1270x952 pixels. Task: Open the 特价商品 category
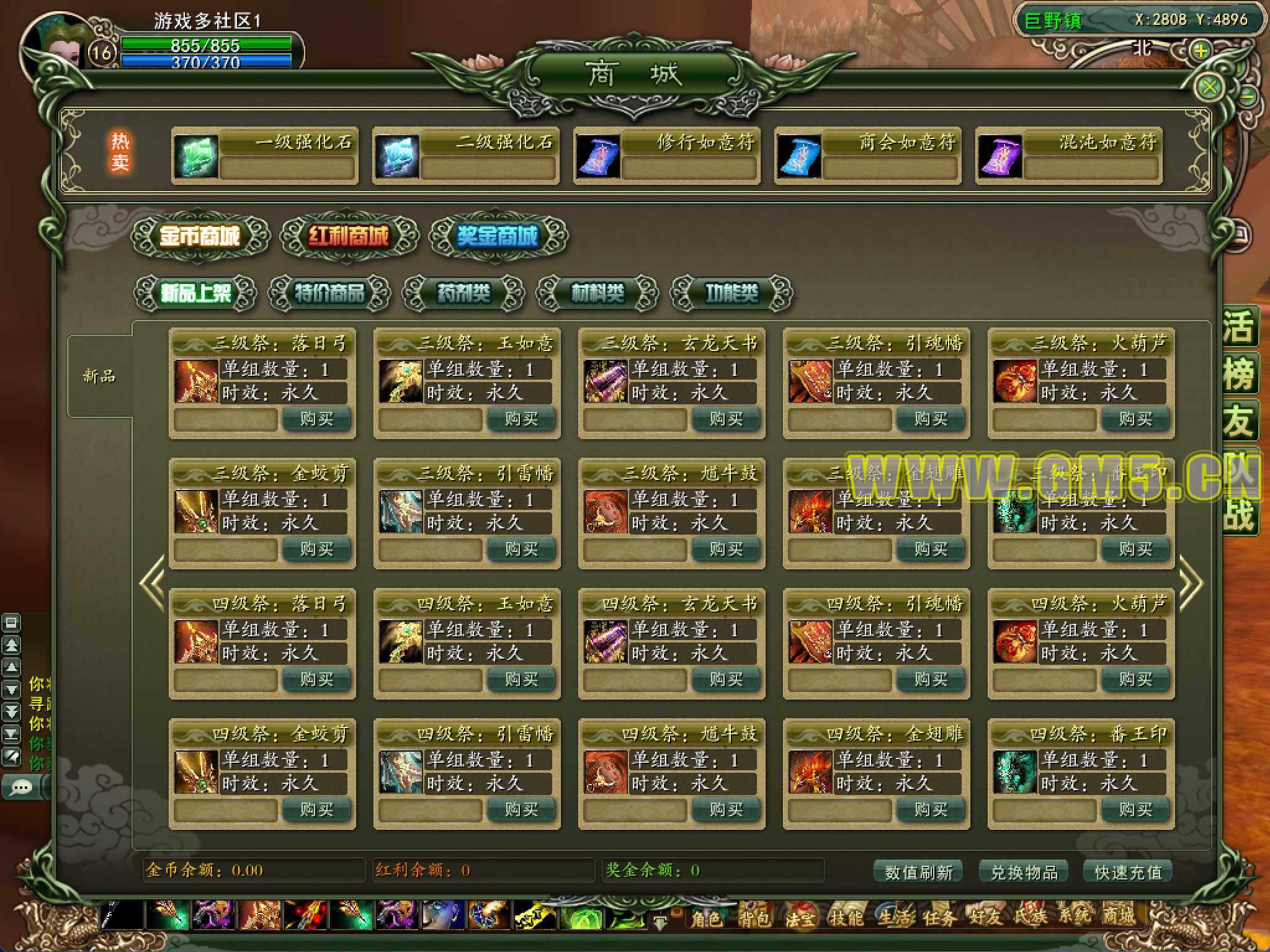click(329, 293)
